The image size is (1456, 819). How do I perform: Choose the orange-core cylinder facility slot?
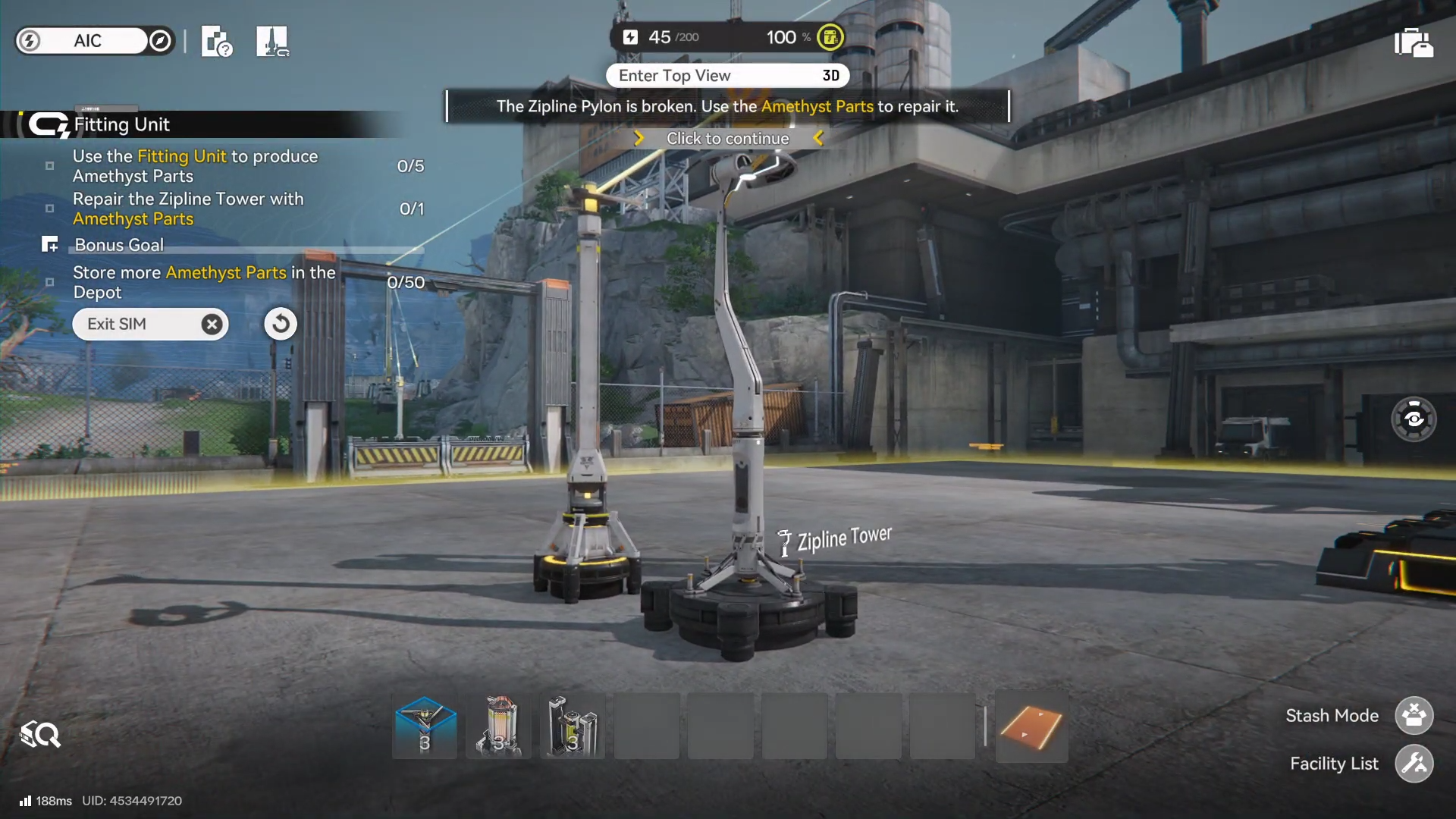point(498,726)
